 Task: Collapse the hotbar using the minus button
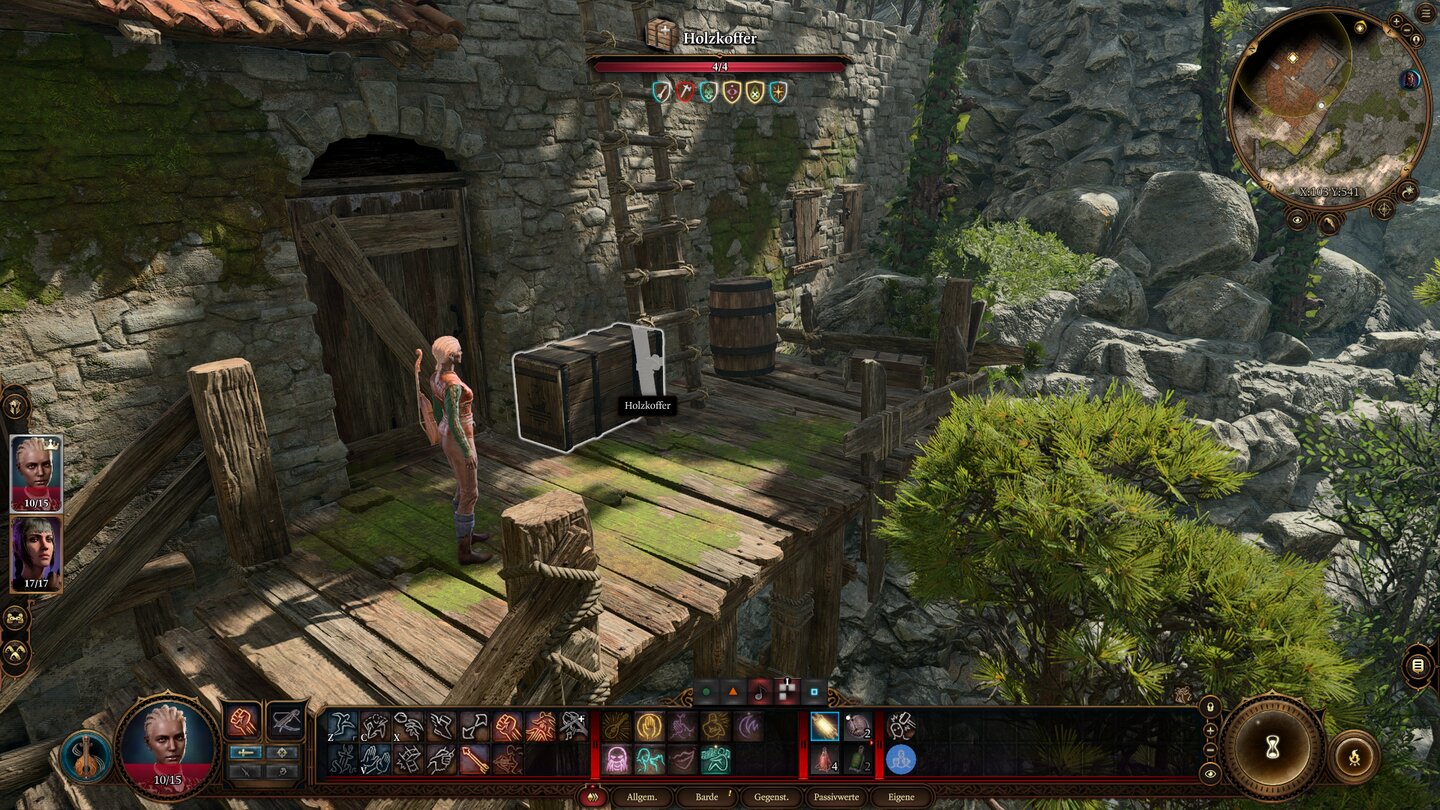(1210, 749)
